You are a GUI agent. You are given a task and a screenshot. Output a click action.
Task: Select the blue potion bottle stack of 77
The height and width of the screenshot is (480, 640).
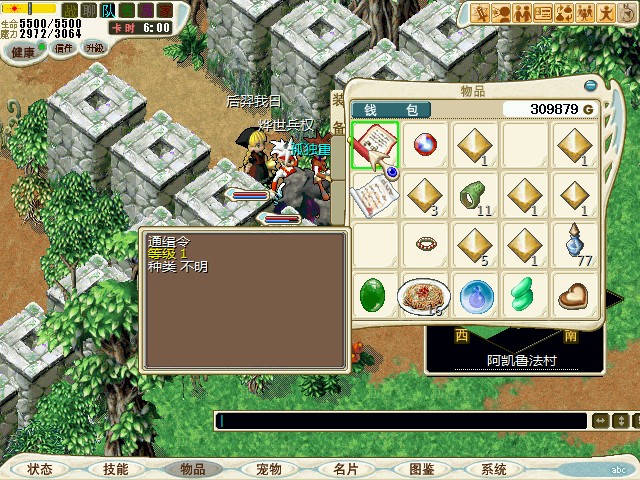[x=577, y=244]
